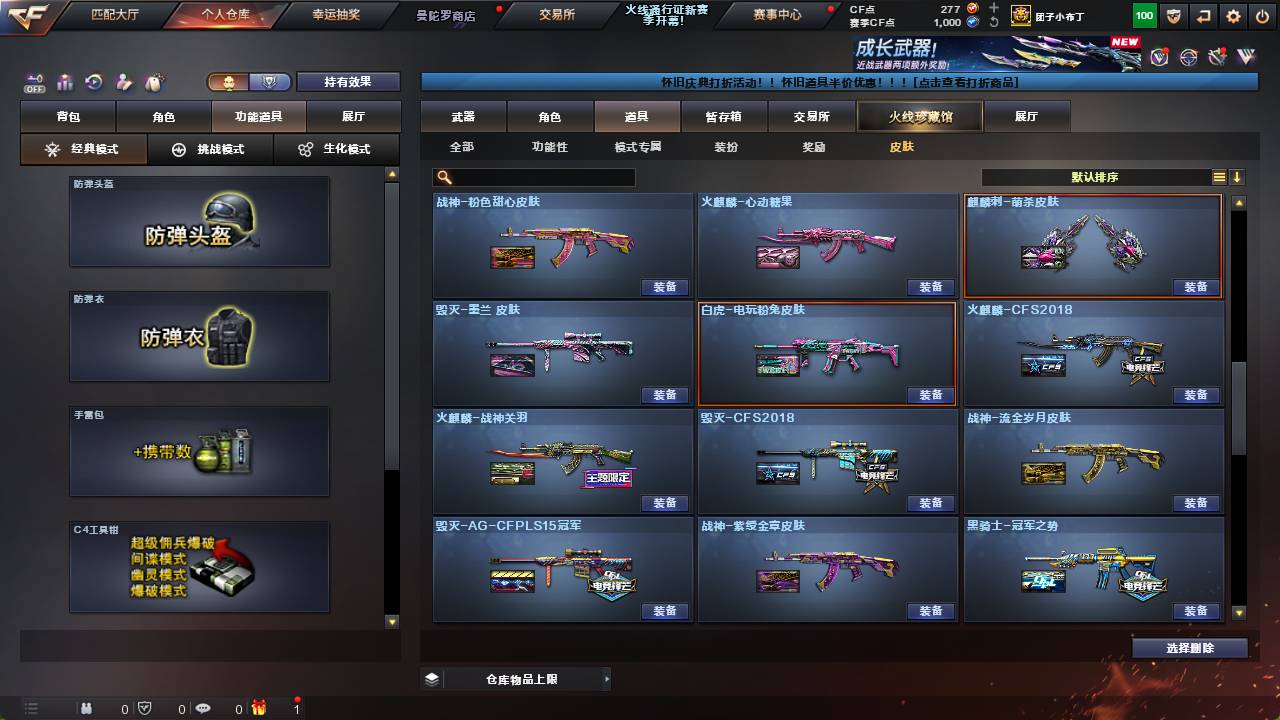
Task: Click the pet icon in the filter row
Action: pyautogui.click(x=154, y=82)
